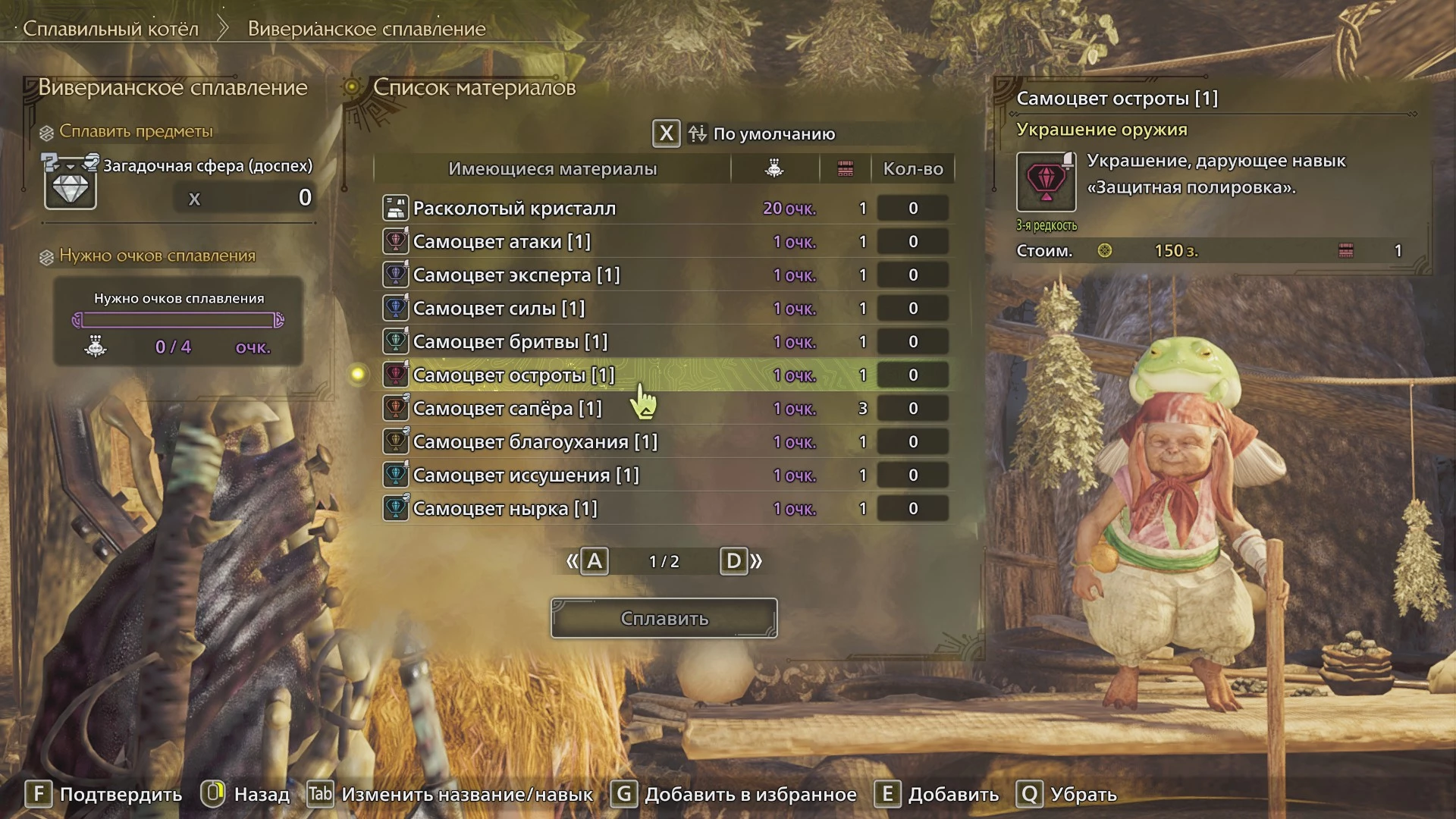Image resolution: width=1456 pixels, height=819 pixels.
Task: Pick Самоцвет иссушения [1] from materials
Action: tap(526, 475)
